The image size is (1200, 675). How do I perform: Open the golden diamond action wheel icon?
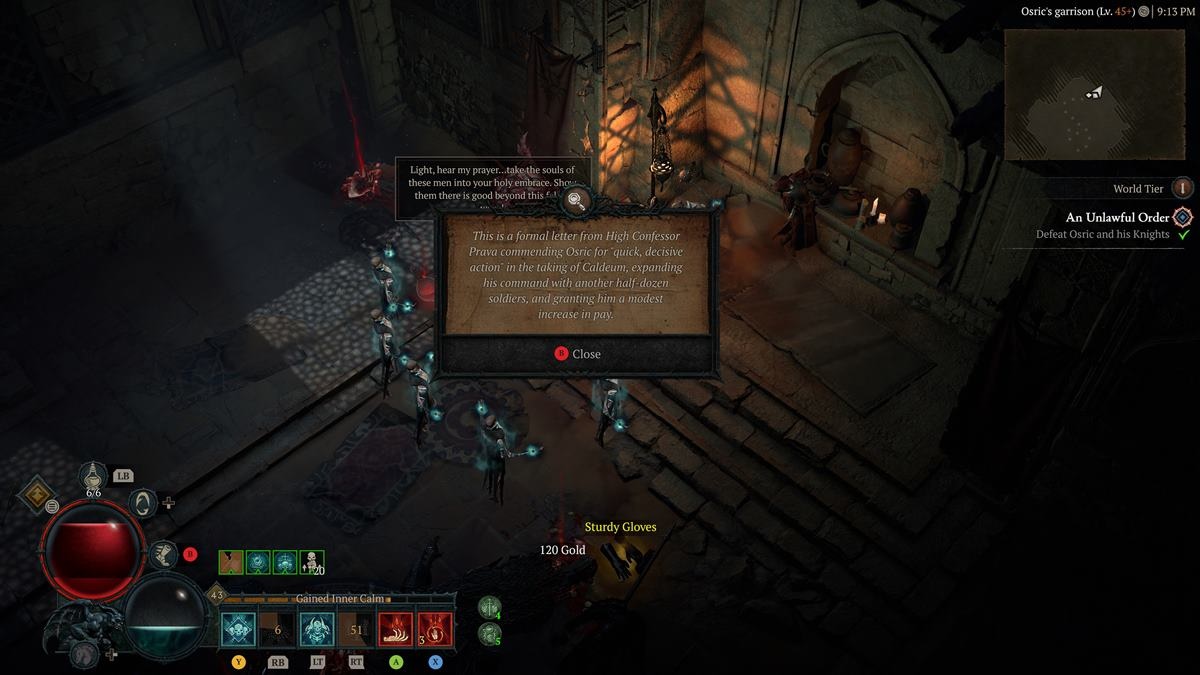click(38, 494)
